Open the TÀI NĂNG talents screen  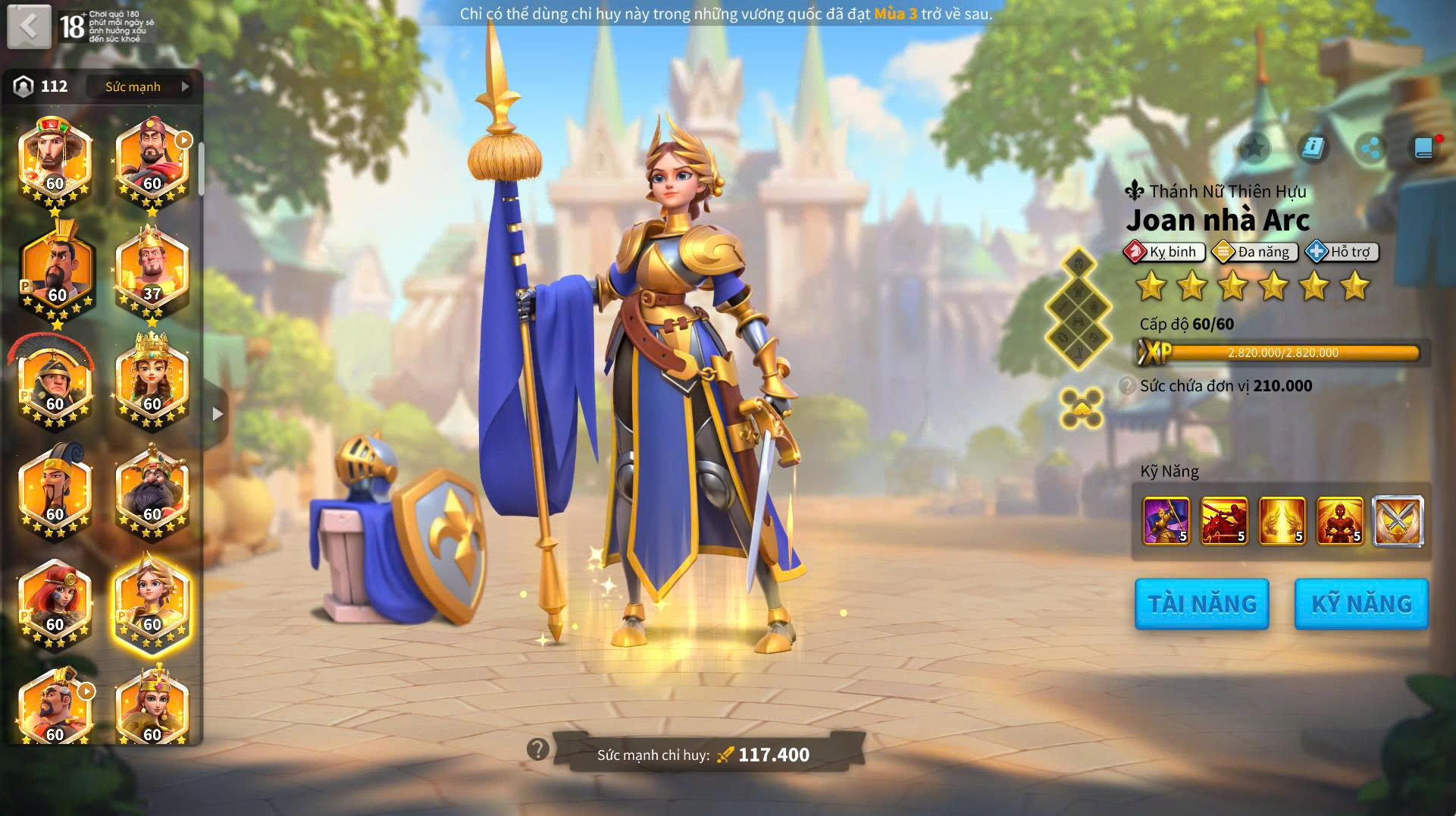(1201, 604)
